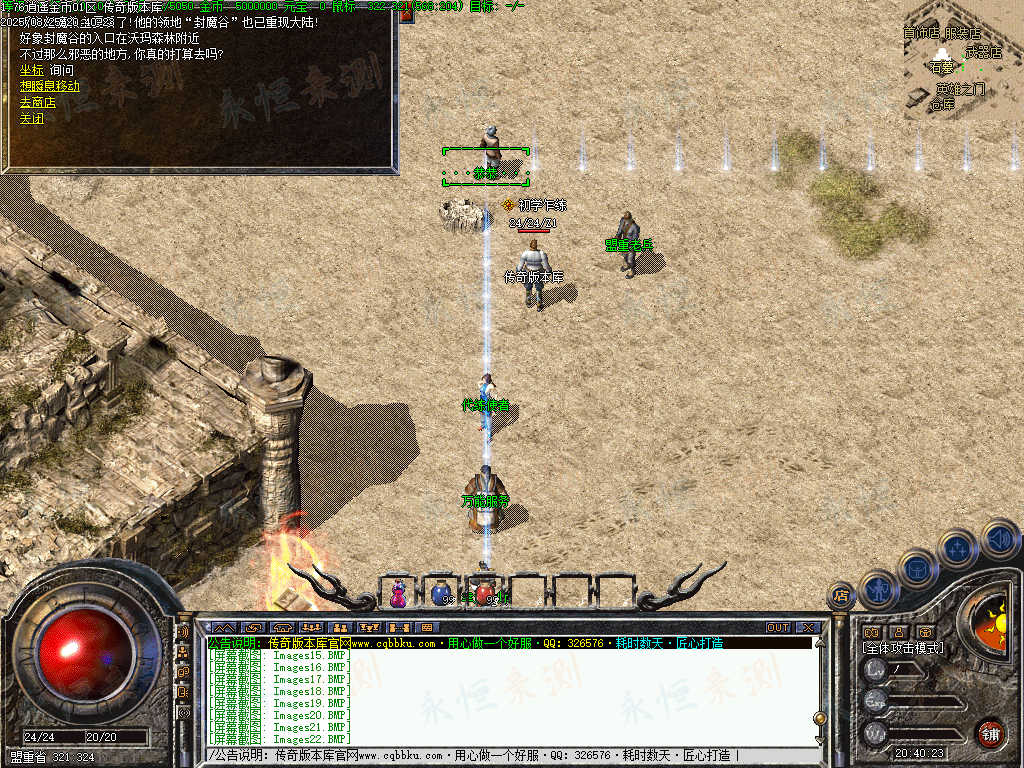The height and width of the screenshot is (768, 1024).
Task: Click the chat scrollbar's gold handle
Action: click(820, 718)
